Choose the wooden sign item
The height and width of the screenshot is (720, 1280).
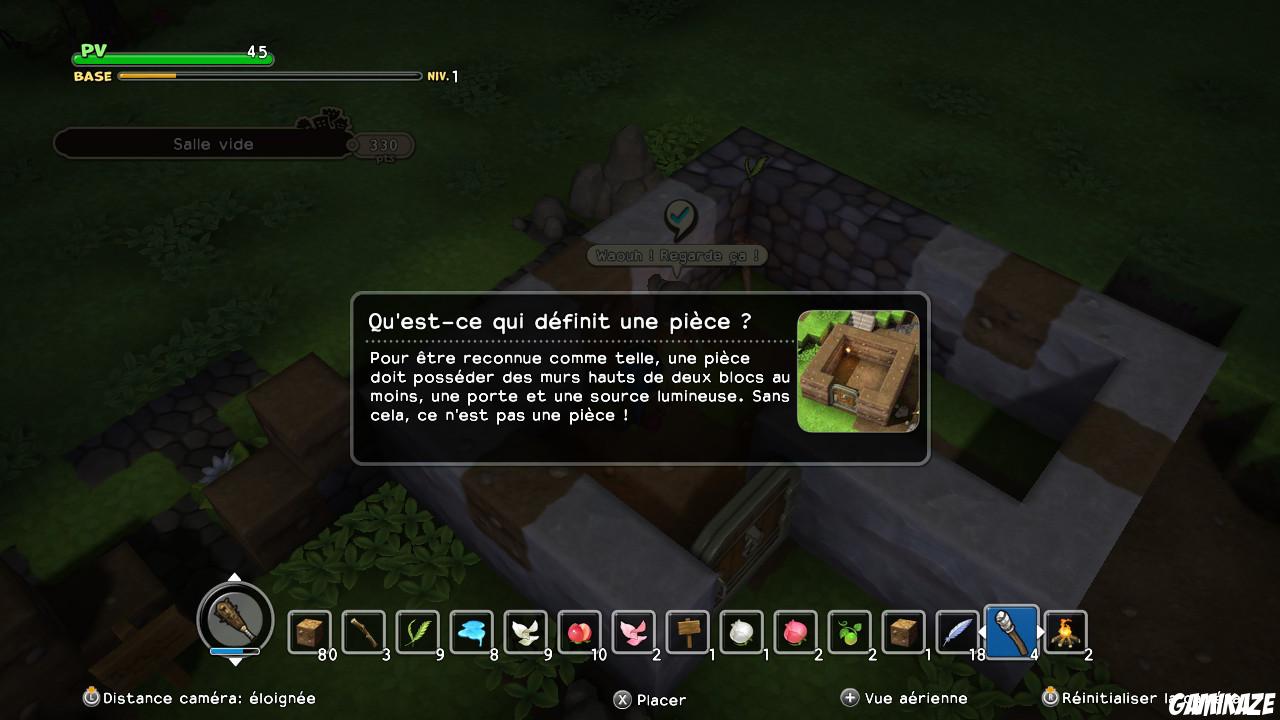(x=689, y=630)
